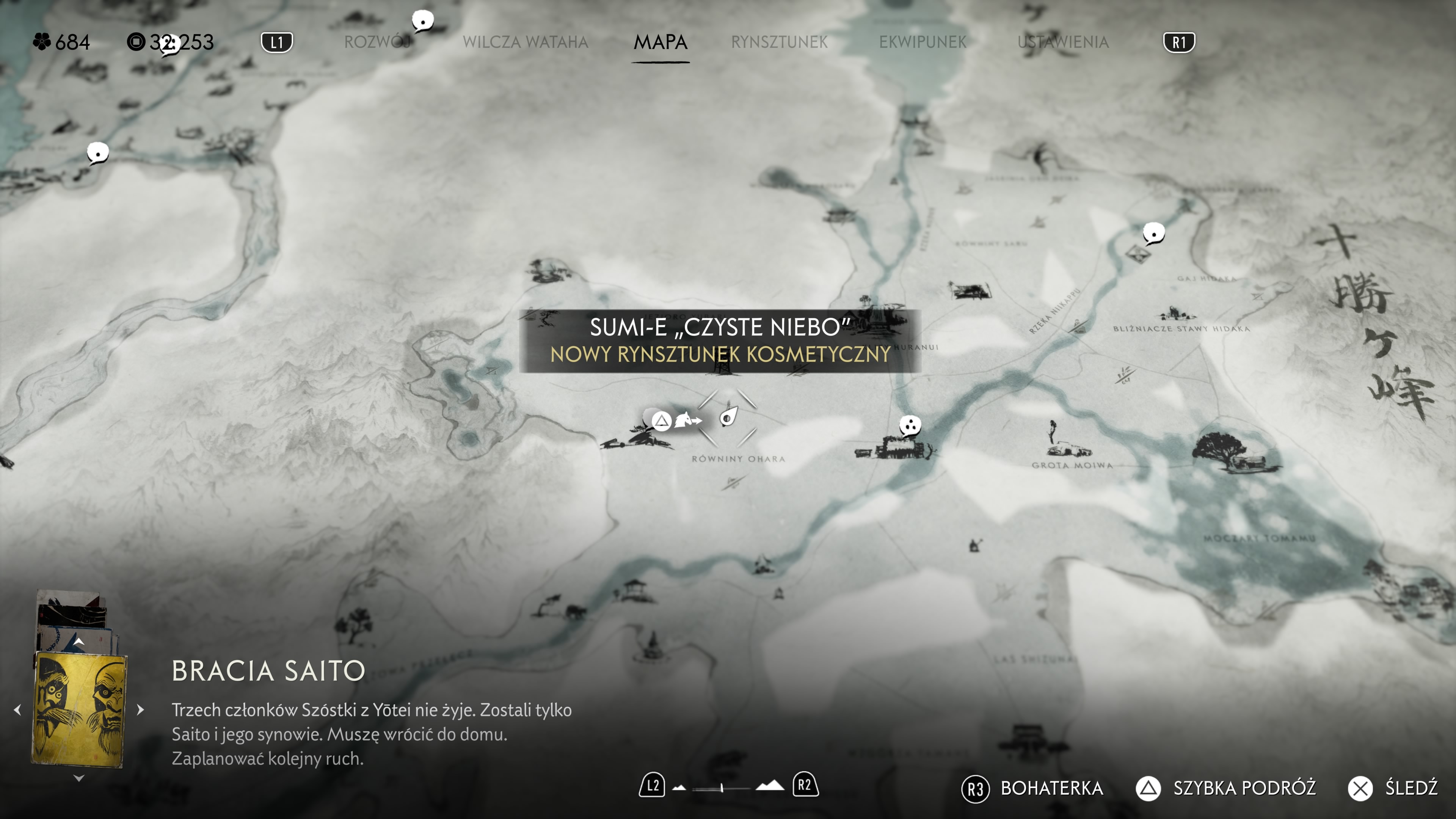Show the next quest card with right arrow
The image size is (1456, 819).
coord(141,709)
